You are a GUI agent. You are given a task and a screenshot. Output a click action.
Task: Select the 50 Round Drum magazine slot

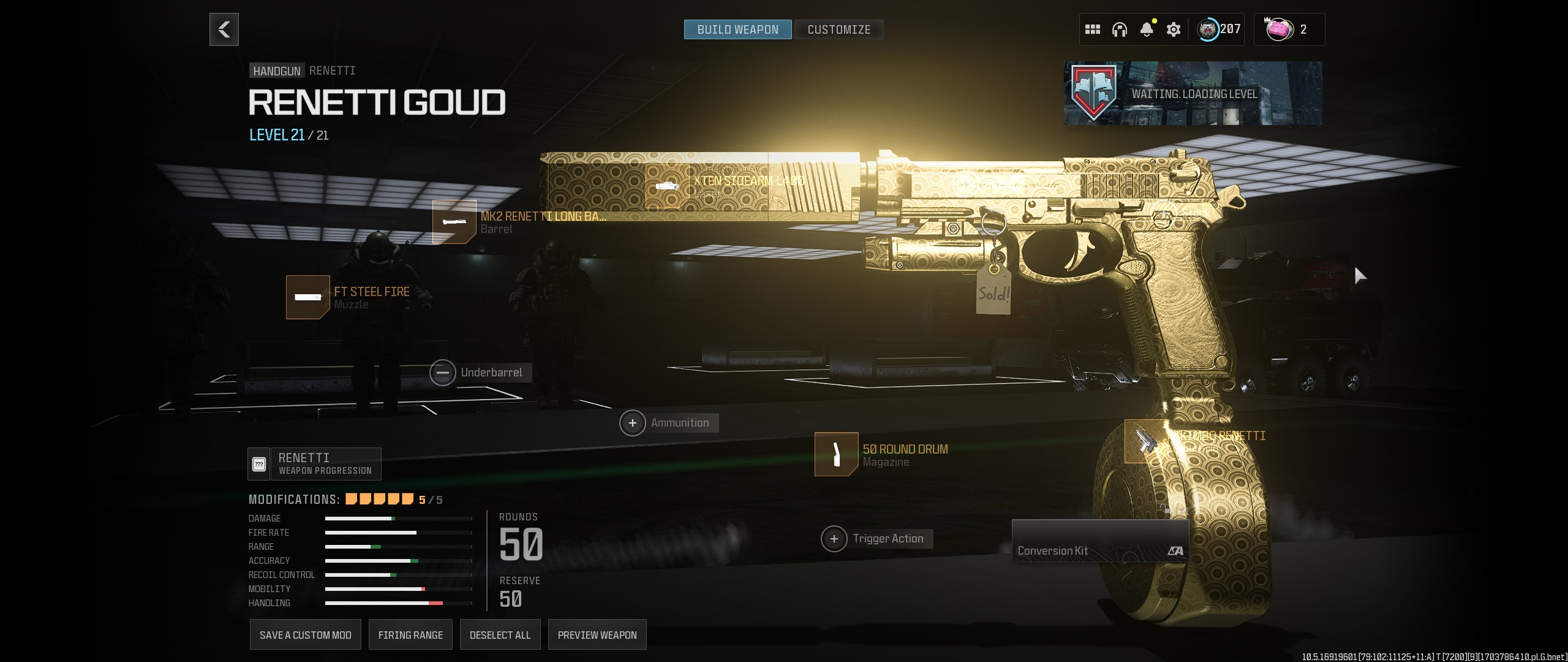pyautogui.click(x=837, y=454)
